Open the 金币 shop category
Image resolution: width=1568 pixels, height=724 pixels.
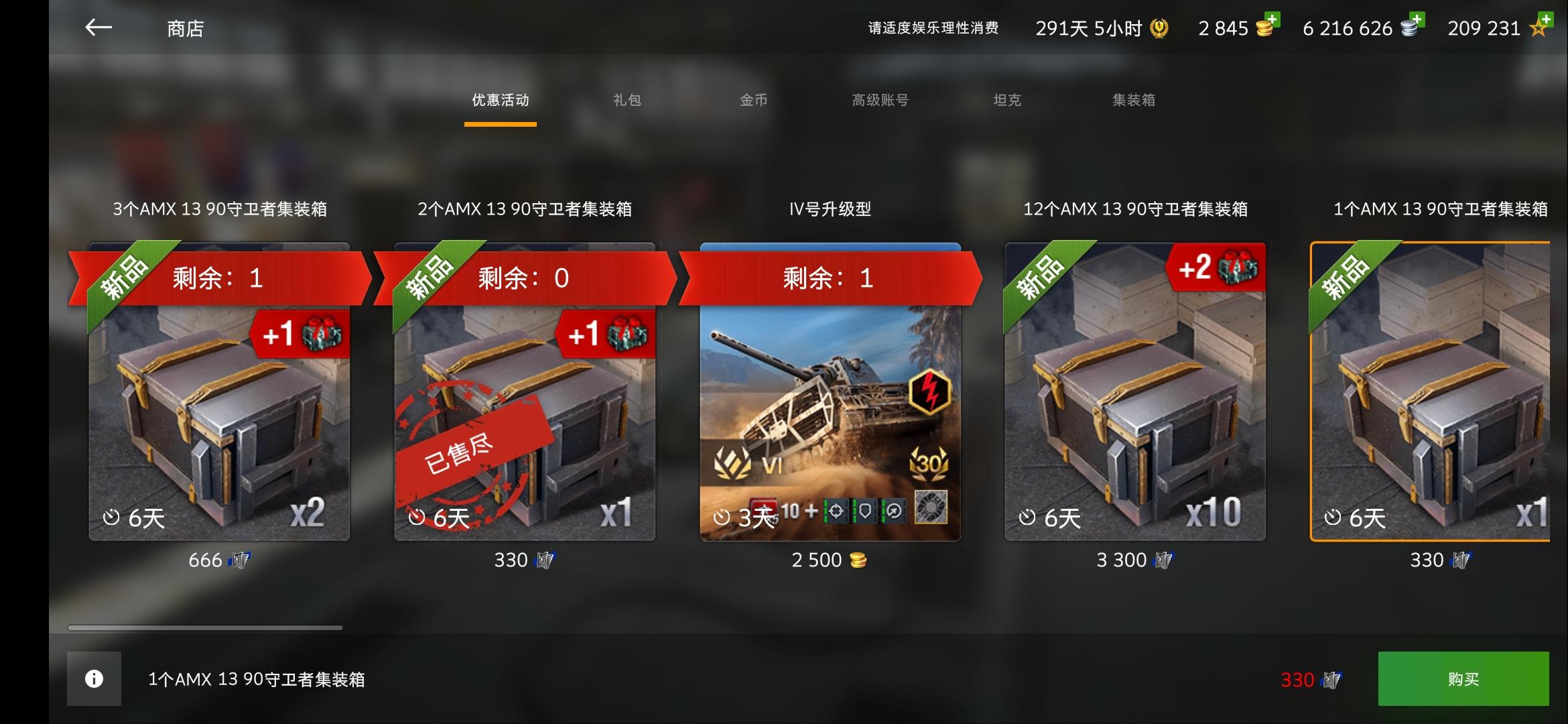(754, 101)
